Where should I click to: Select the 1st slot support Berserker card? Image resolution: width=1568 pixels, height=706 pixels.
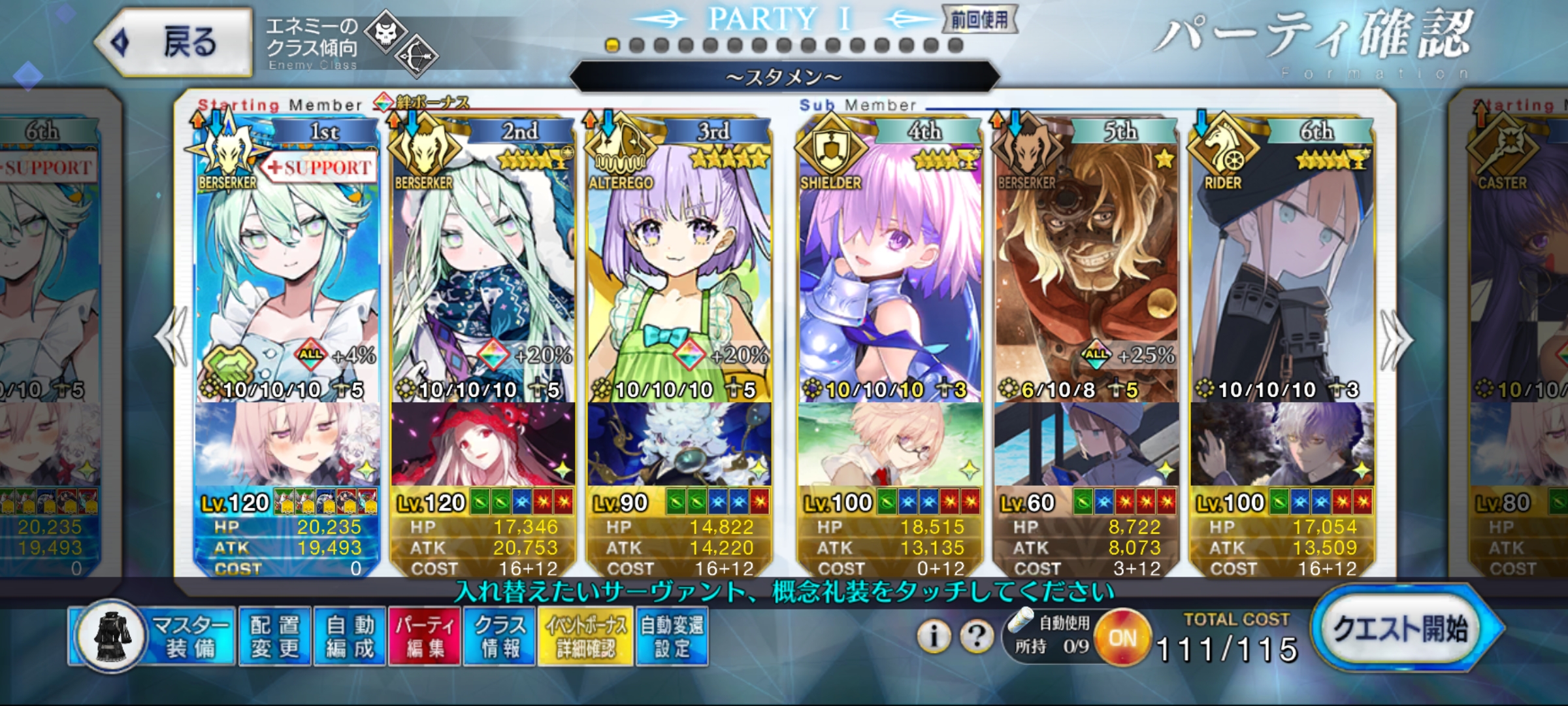pos(287,275)
